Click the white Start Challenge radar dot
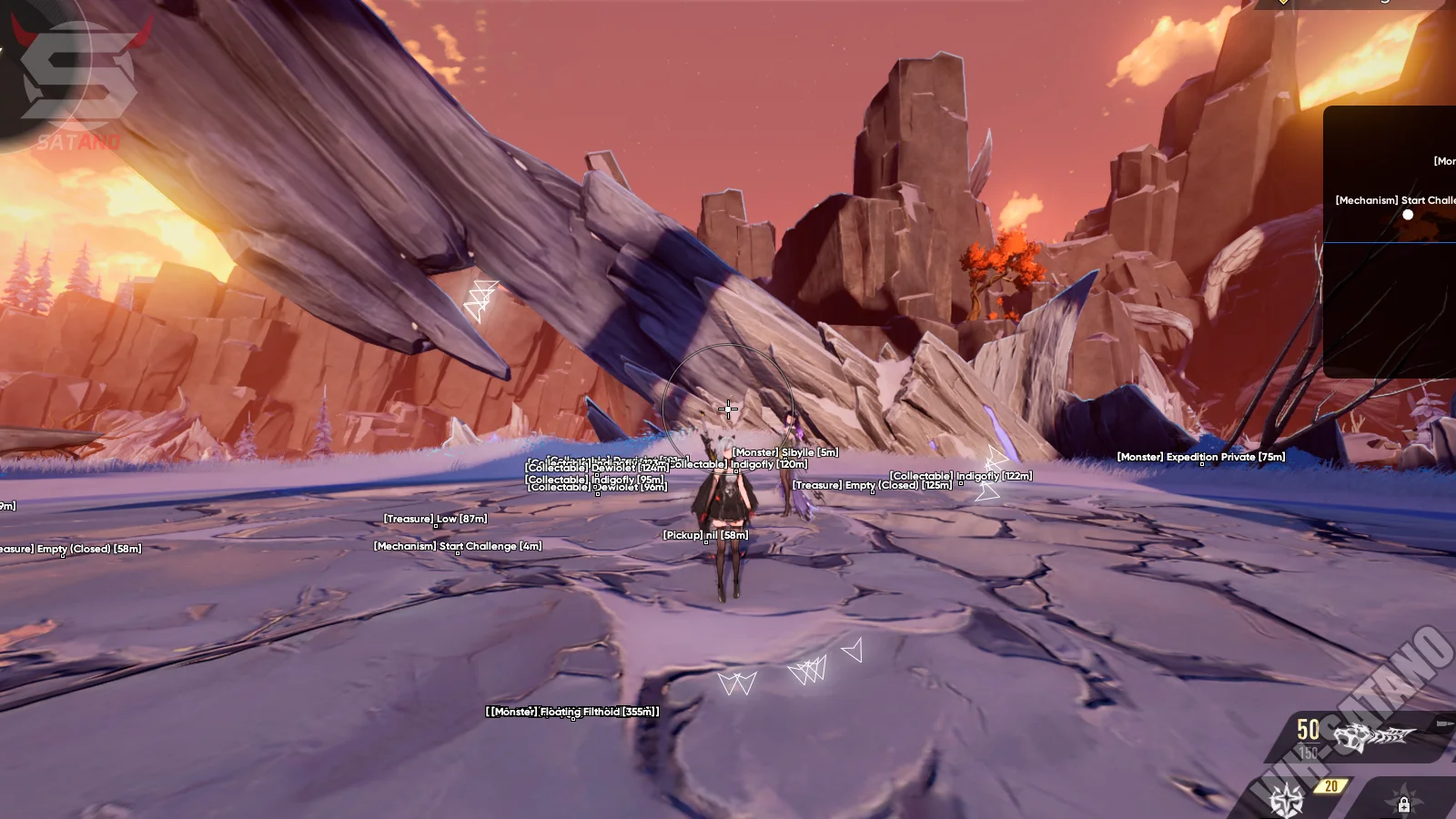Image resolution: width=1456 pixels, height=819 pixels. 1408,215
